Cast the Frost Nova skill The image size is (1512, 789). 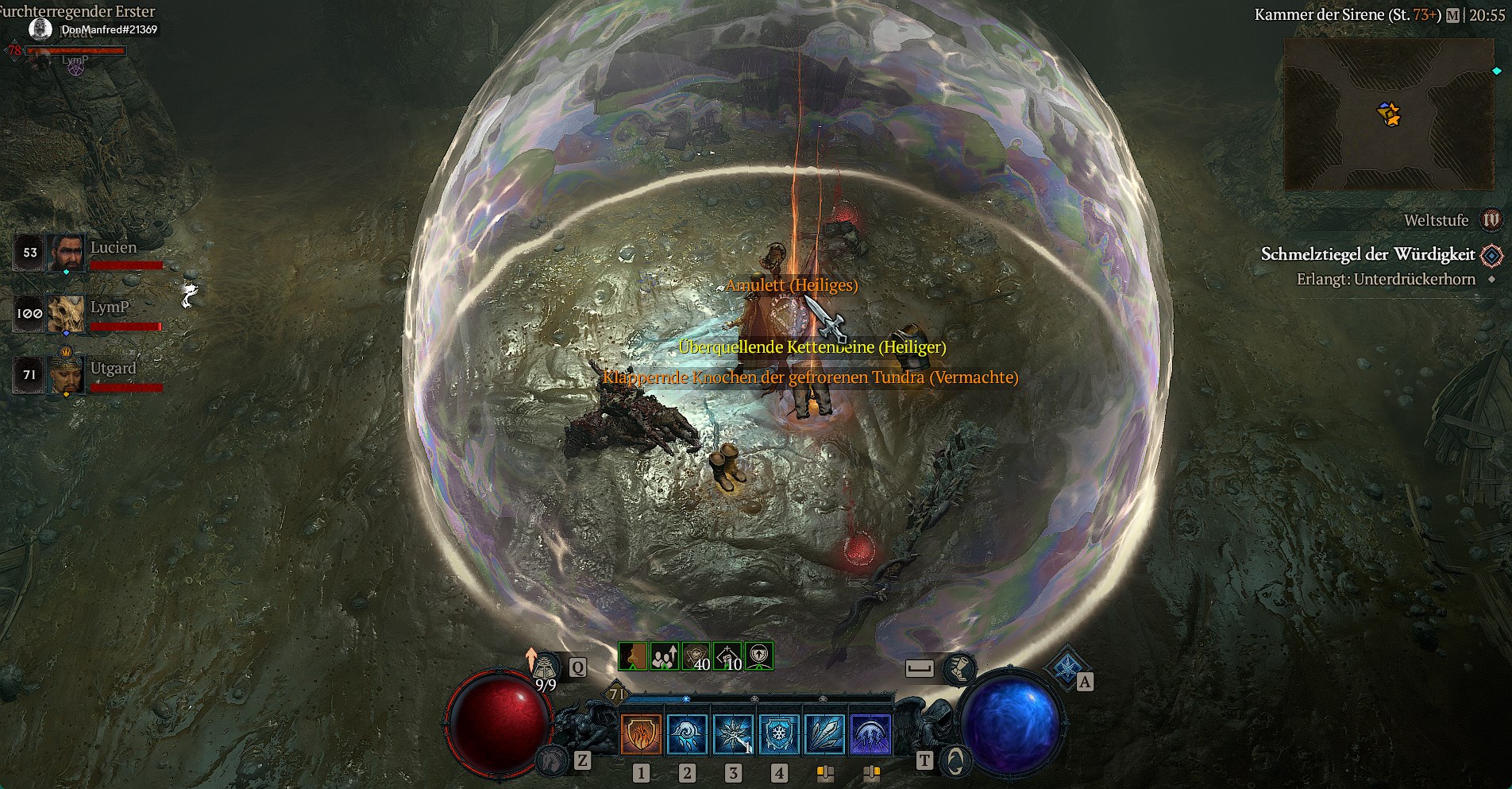(687, 733)
